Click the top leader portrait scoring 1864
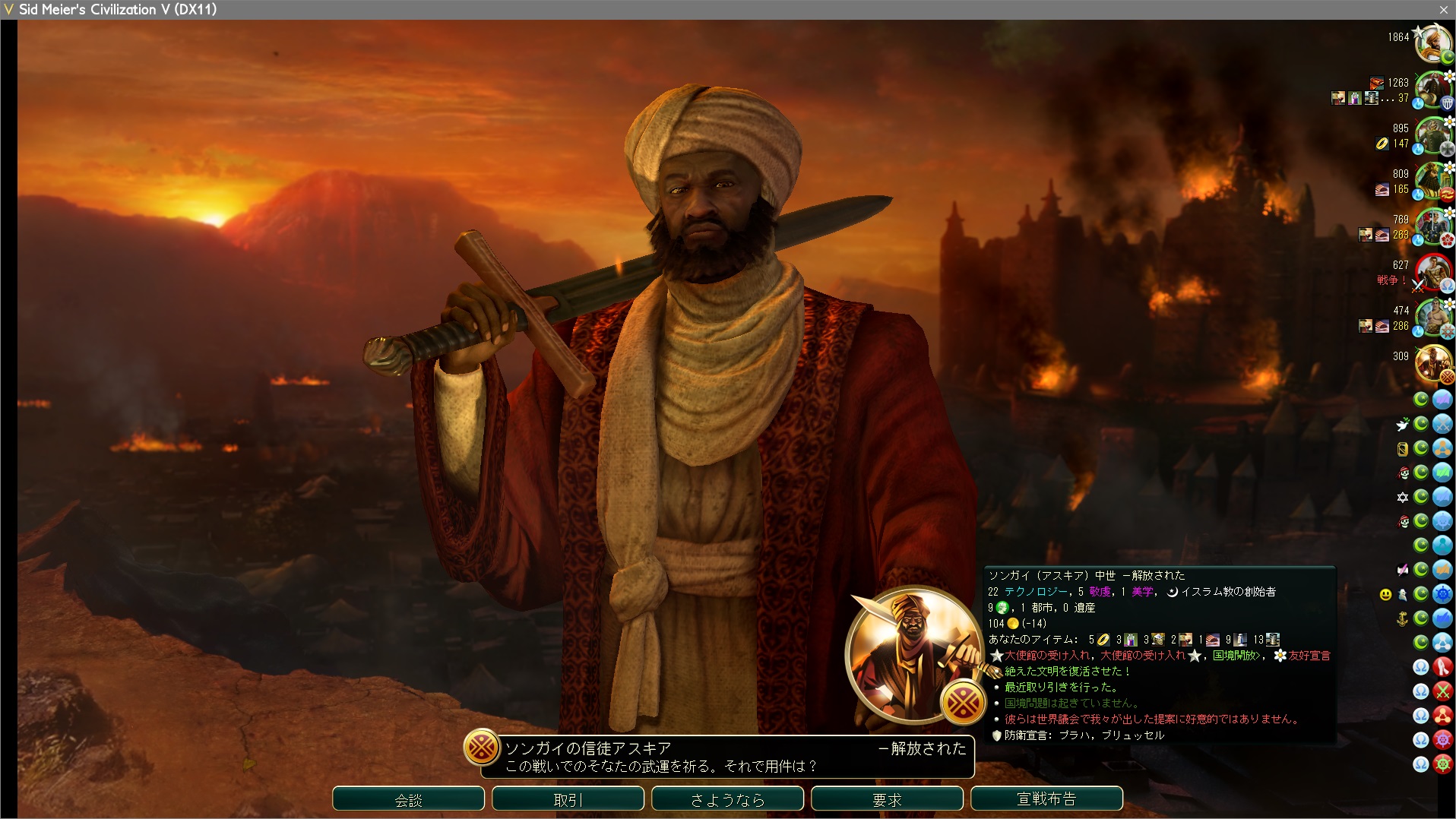This screenshot has width=1456, height=819. coord(1432,44)
